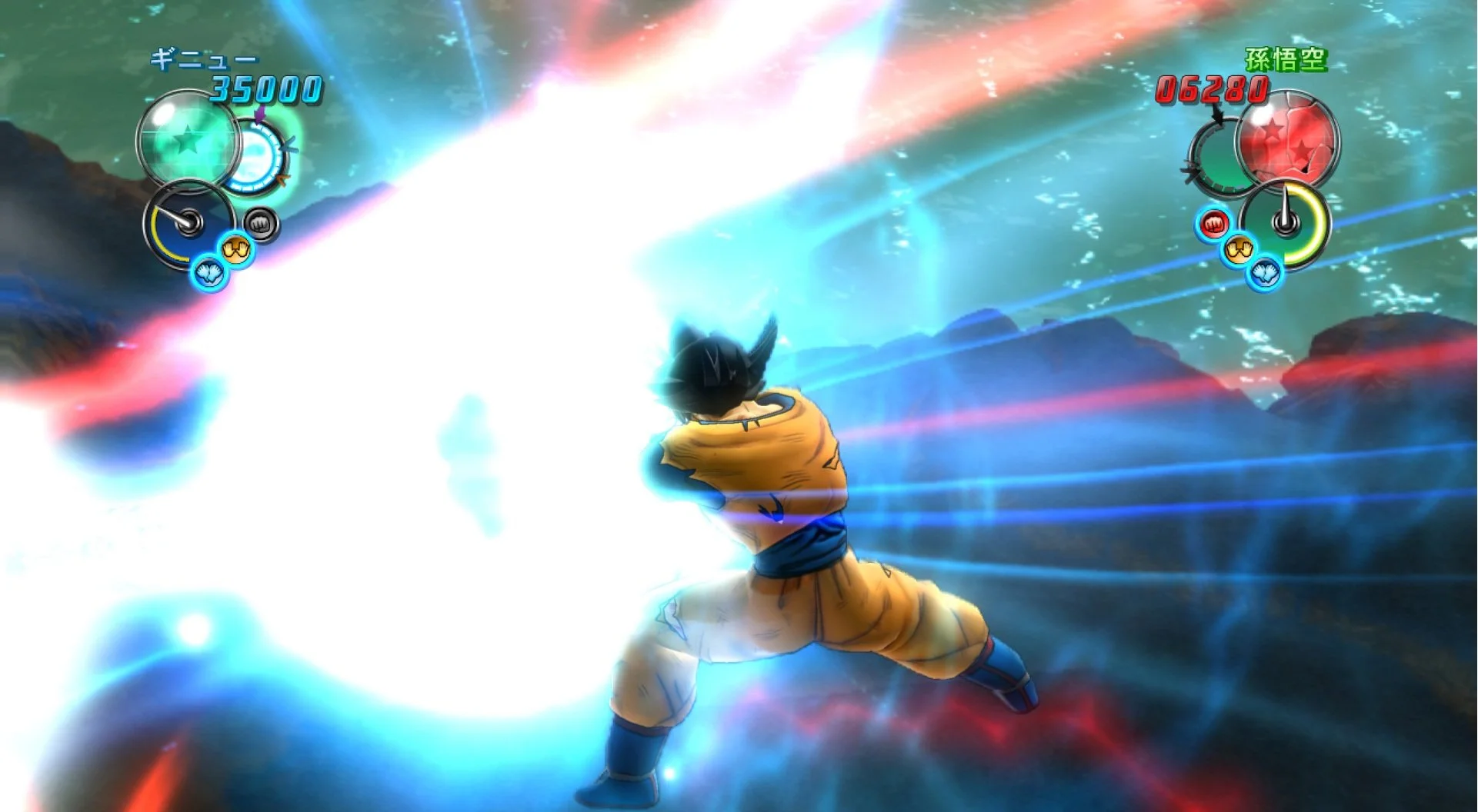Toggle the blue arrow indicator beside Ginyu's spirit meter
Screen dimensions: 1478x812
[x=289, y=145]
